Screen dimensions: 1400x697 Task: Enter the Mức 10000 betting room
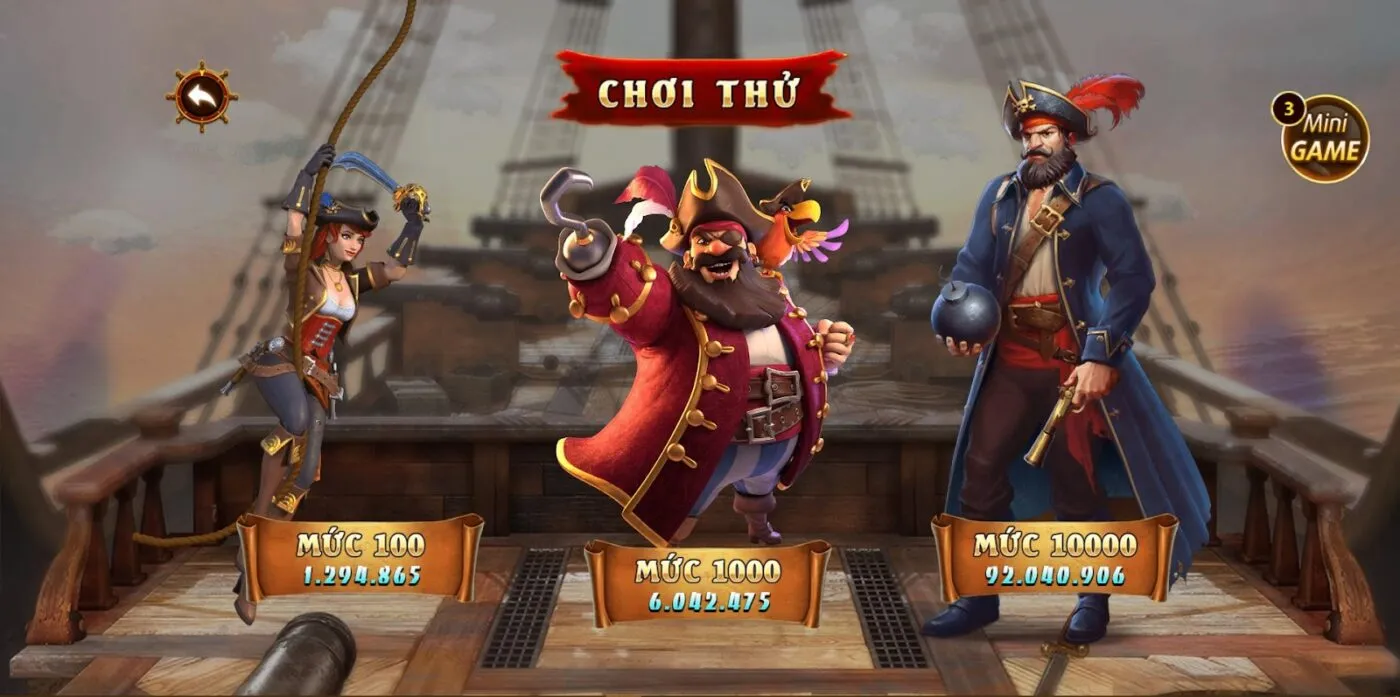[1055, 558]
